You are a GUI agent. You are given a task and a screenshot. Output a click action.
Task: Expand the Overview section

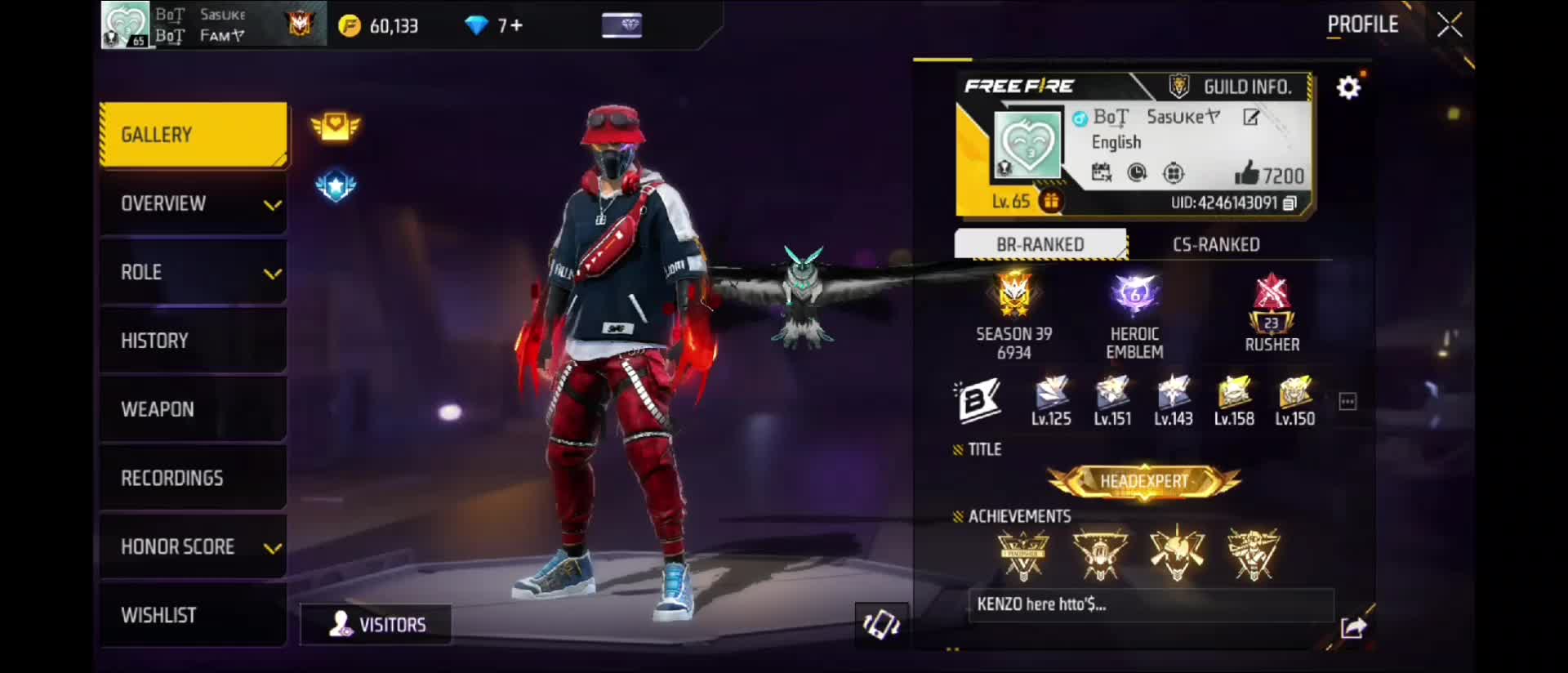point(193,203)
